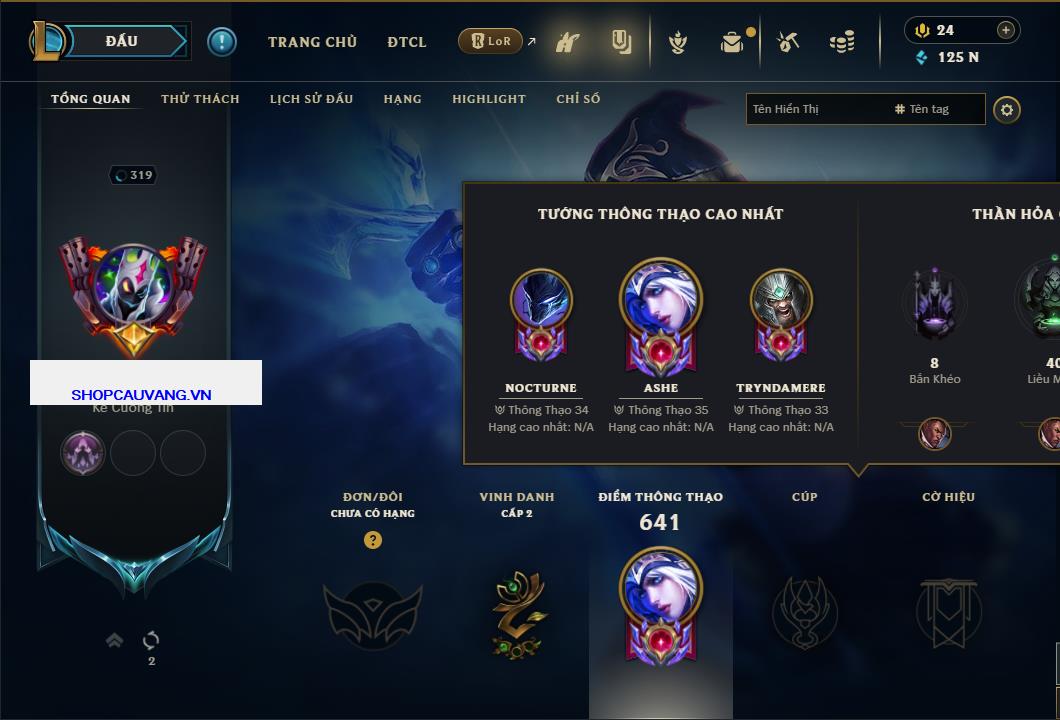Open profile settings gear icon
The image size is (1060, 720).
coord(1007,109)
